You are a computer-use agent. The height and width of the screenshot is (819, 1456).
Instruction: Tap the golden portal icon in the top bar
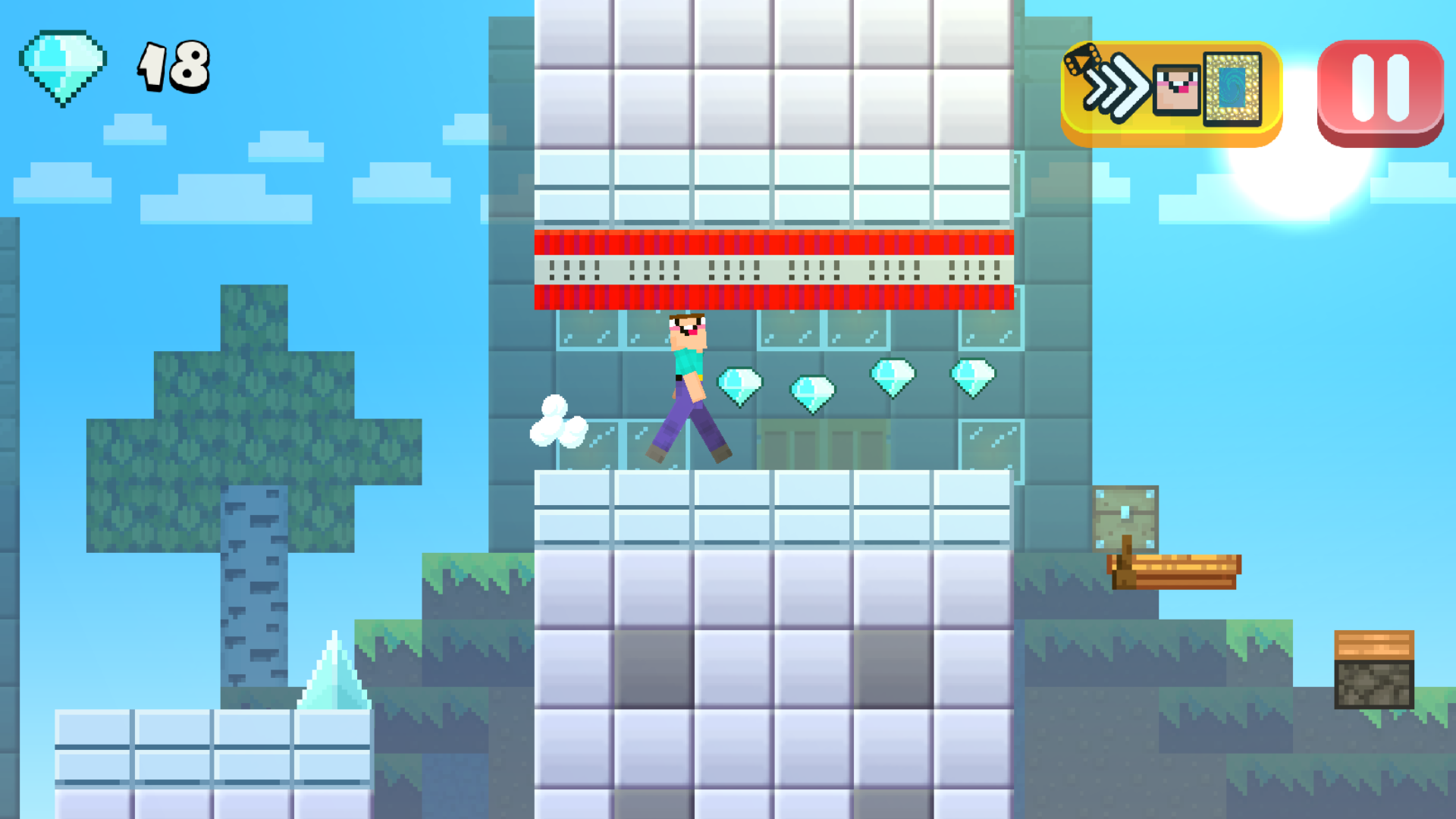(x=1232, y=87)
